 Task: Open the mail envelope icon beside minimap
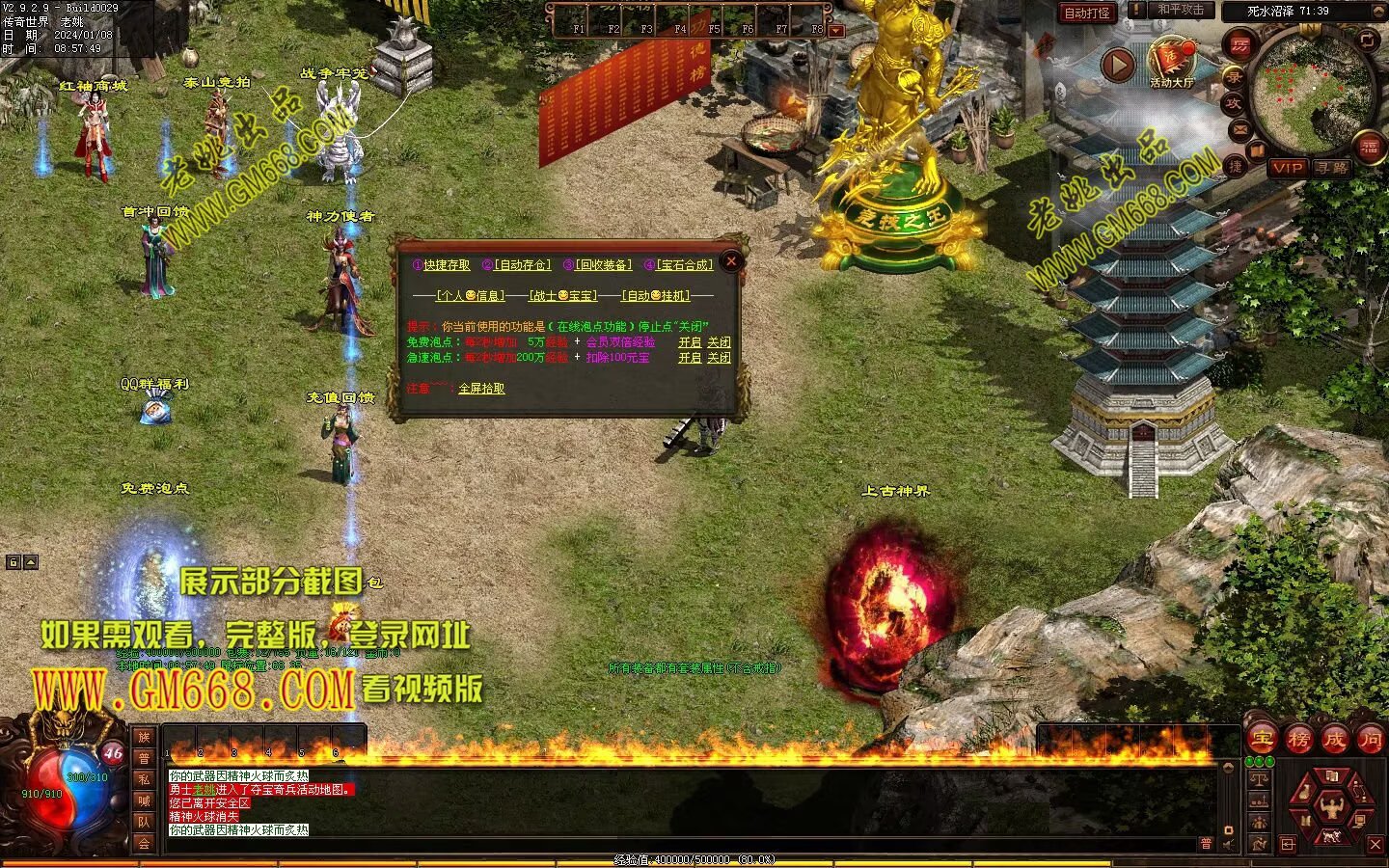pyautogui.click(x=1240, y=129)
